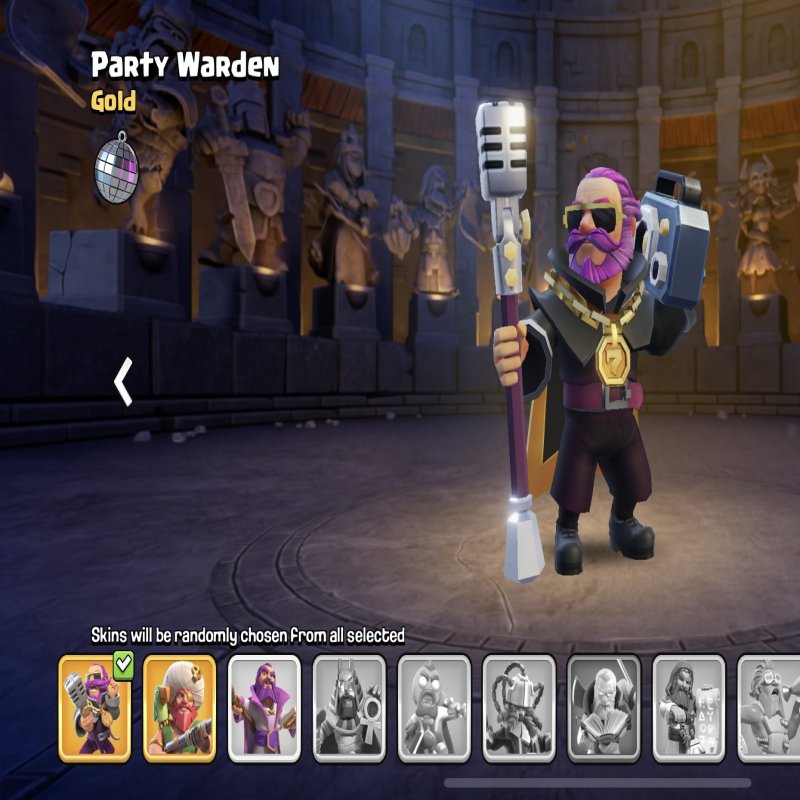Image resolution: width=800 pixels, height=800 pixels.
Task: Choose the locked round-headed gingerbread Warden skin
Action: tap(434, 708)
